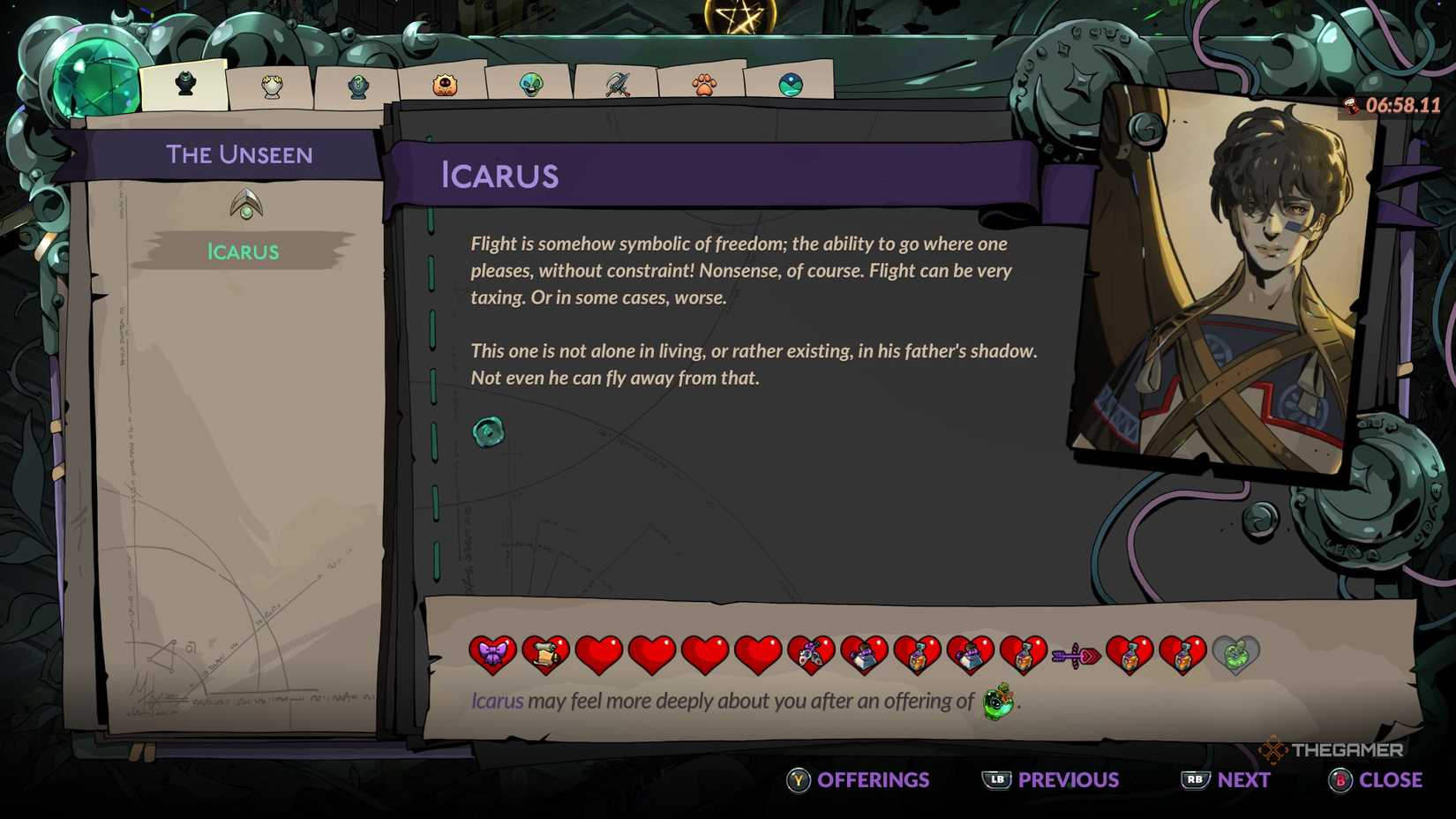Switch to the orange spiky creature tab

tap(445, 86)
